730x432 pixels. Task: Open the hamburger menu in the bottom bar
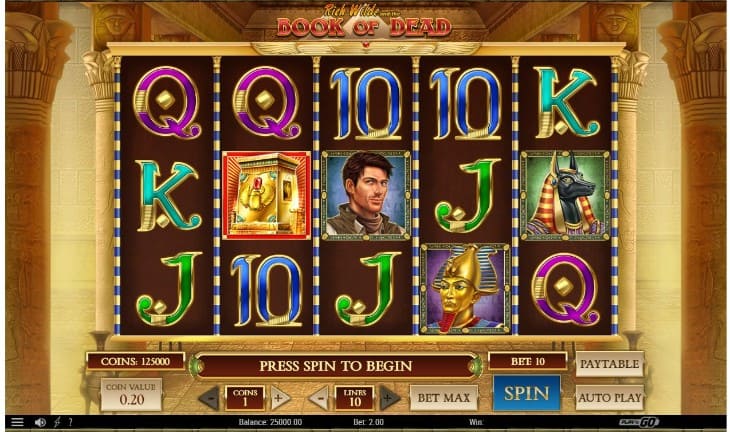16,422
